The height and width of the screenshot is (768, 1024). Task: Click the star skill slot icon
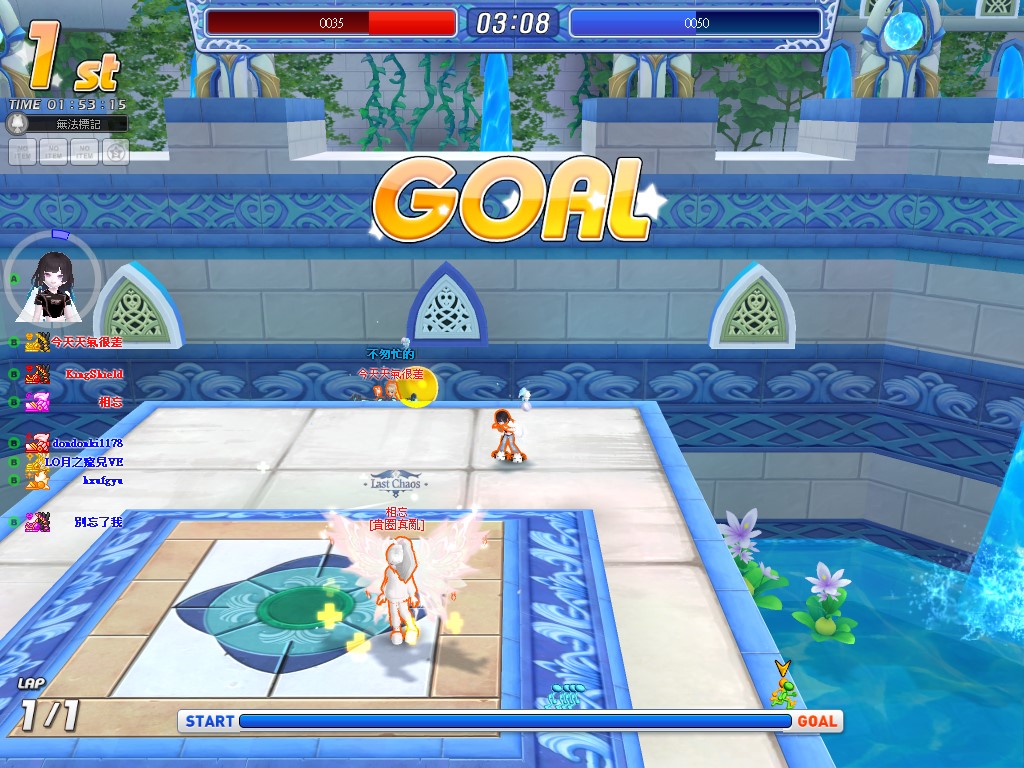(116, 152)
